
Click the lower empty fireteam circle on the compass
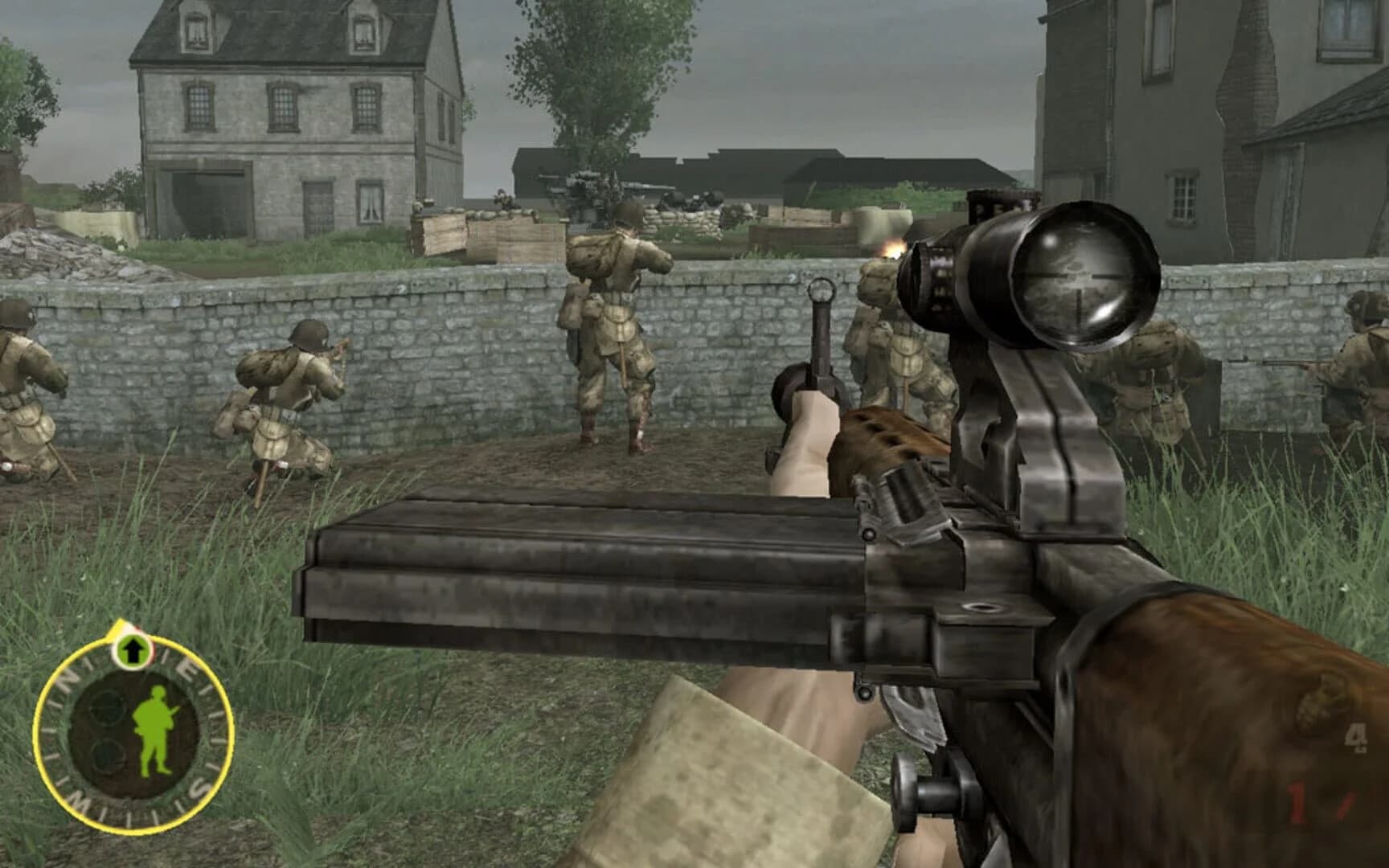(106, 755)
